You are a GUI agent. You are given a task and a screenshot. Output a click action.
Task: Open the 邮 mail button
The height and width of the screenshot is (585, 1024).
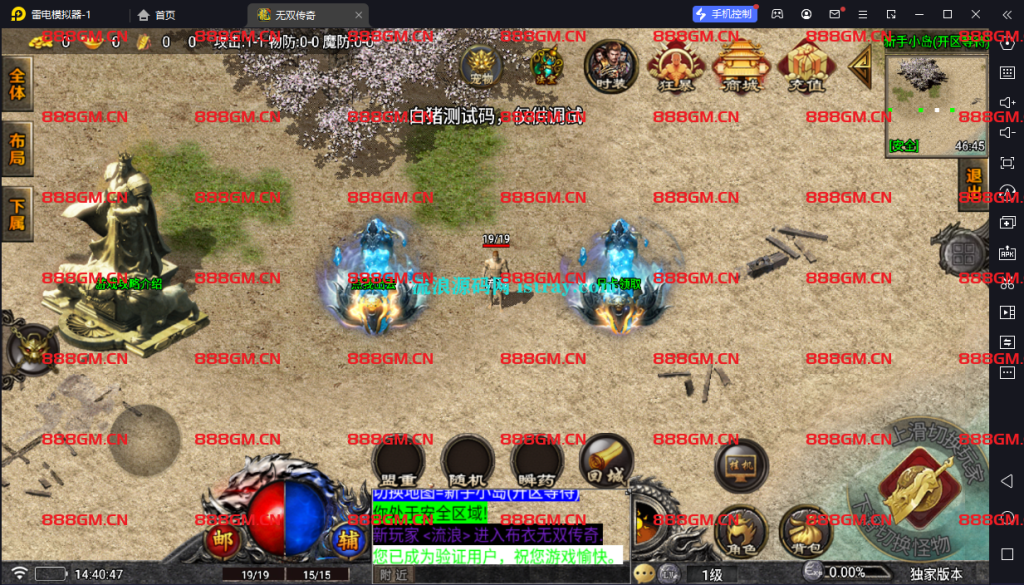(x=221, y=540)
